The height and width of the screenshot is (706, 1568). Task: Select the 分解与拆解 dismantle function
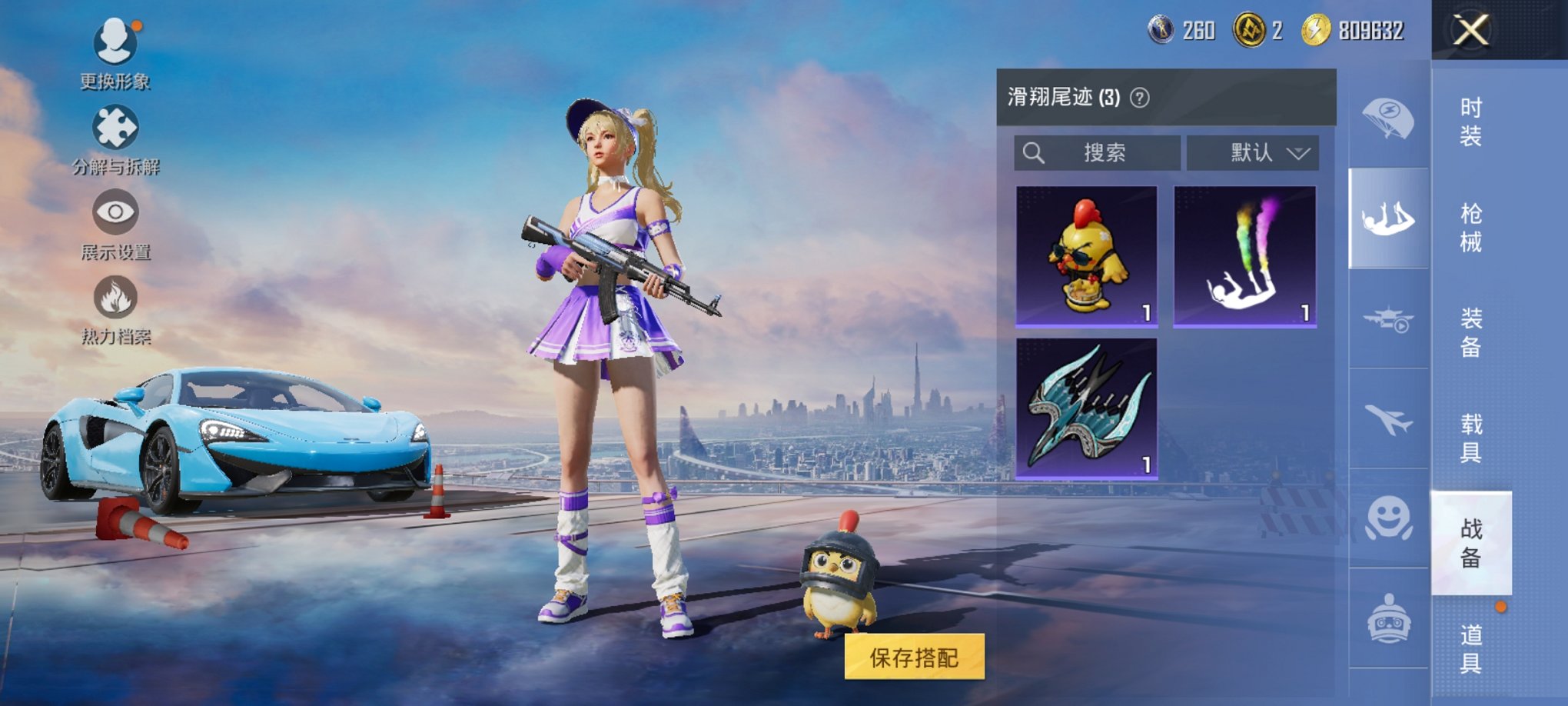click(x=114, y=125)
